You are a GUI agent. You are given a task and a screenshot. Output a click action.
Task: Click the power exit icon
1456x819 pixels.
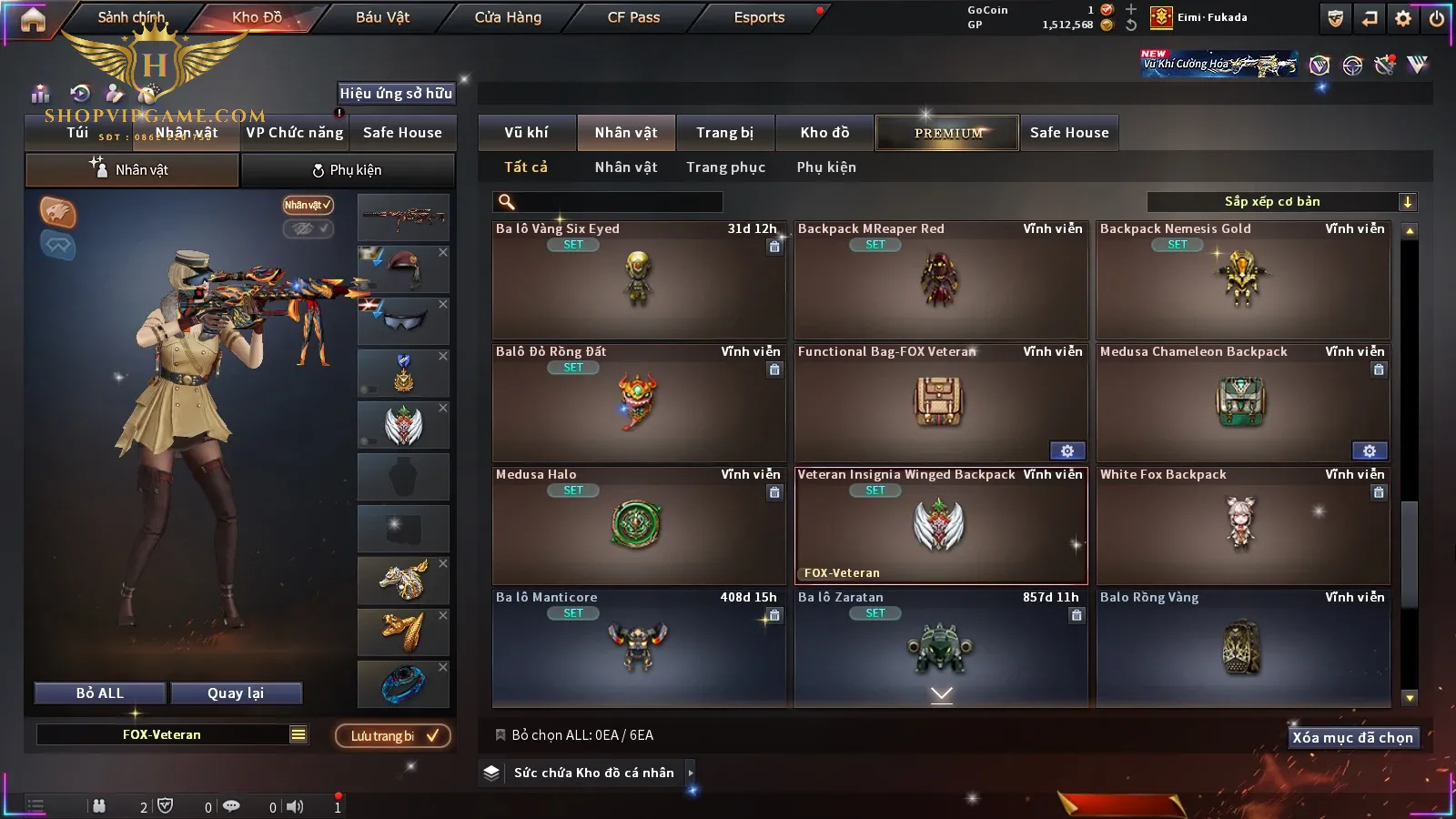point(1437,18)
